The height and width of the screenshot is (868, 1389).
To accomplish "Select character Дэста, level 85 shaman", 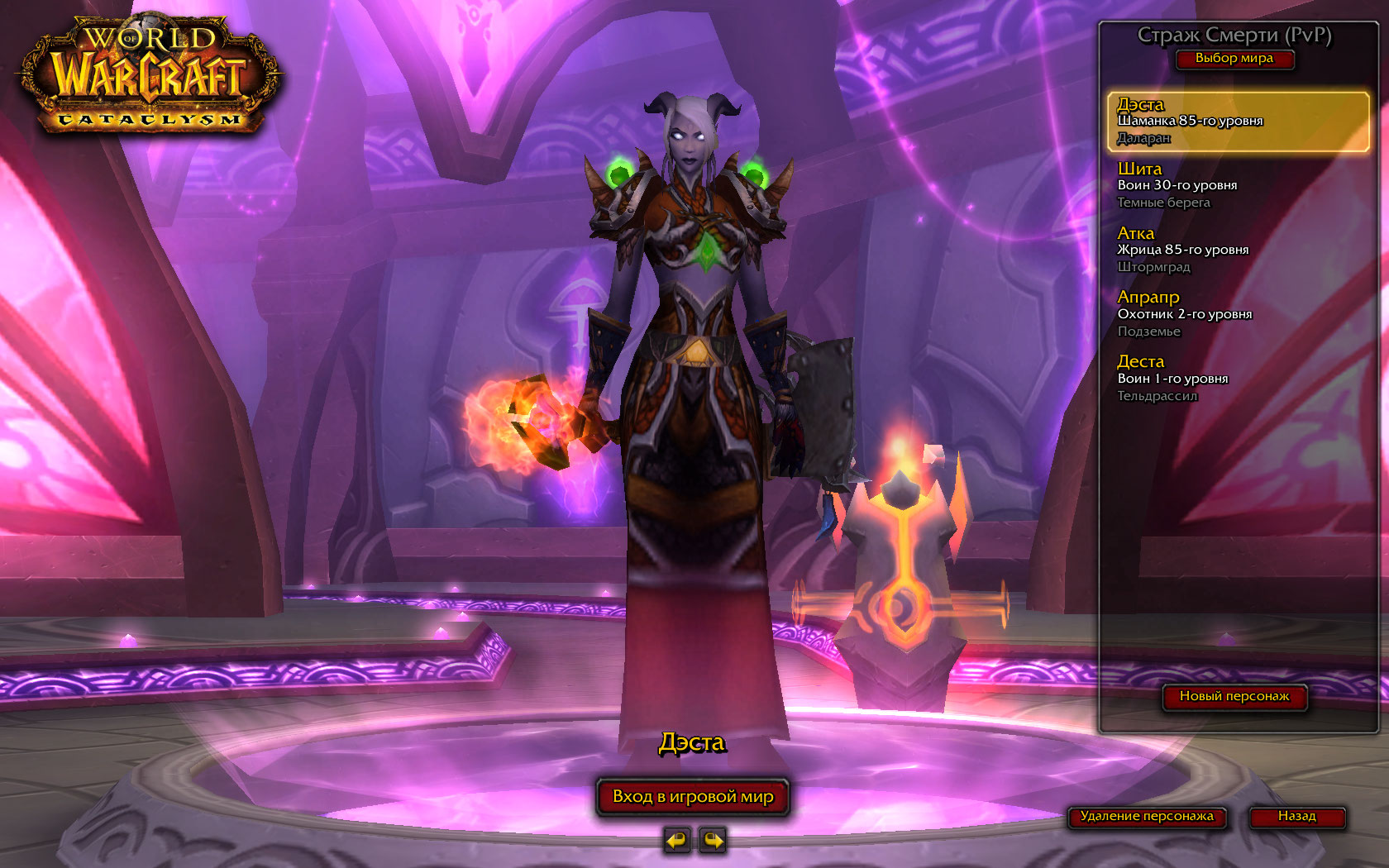I will 1238,122.
